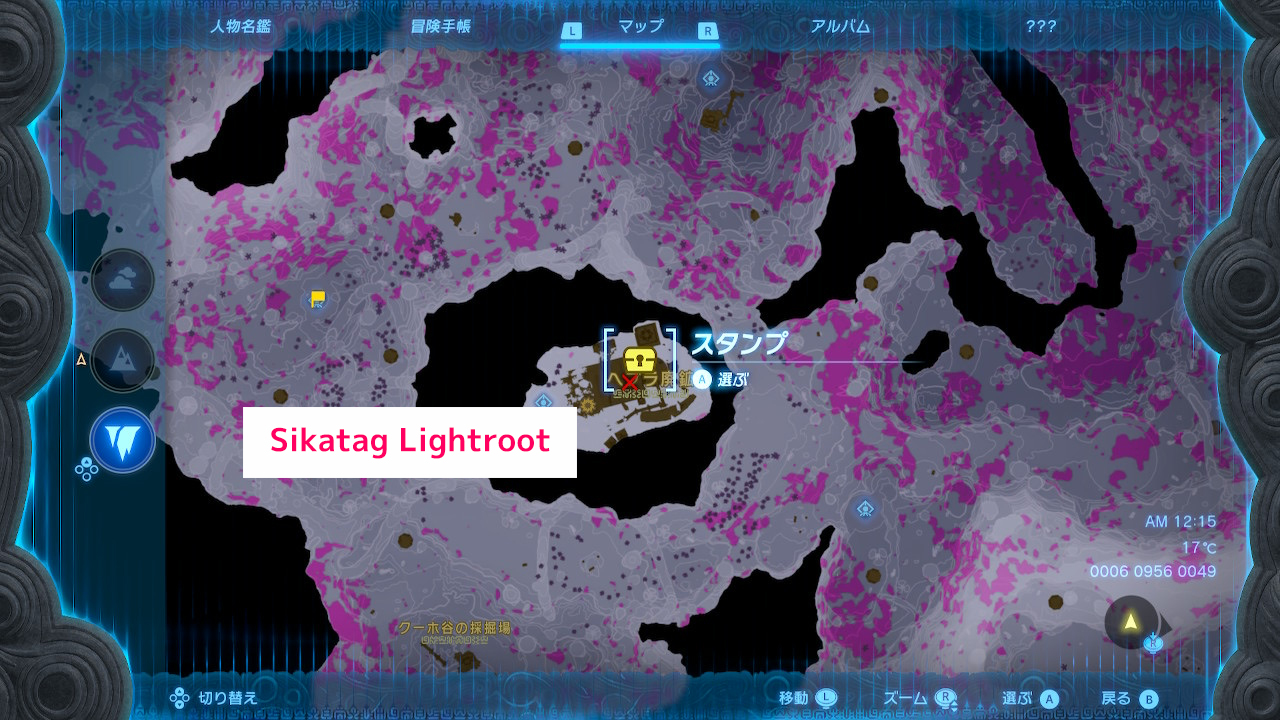Select the lightroot icon at map top edge

coord(710,77)
